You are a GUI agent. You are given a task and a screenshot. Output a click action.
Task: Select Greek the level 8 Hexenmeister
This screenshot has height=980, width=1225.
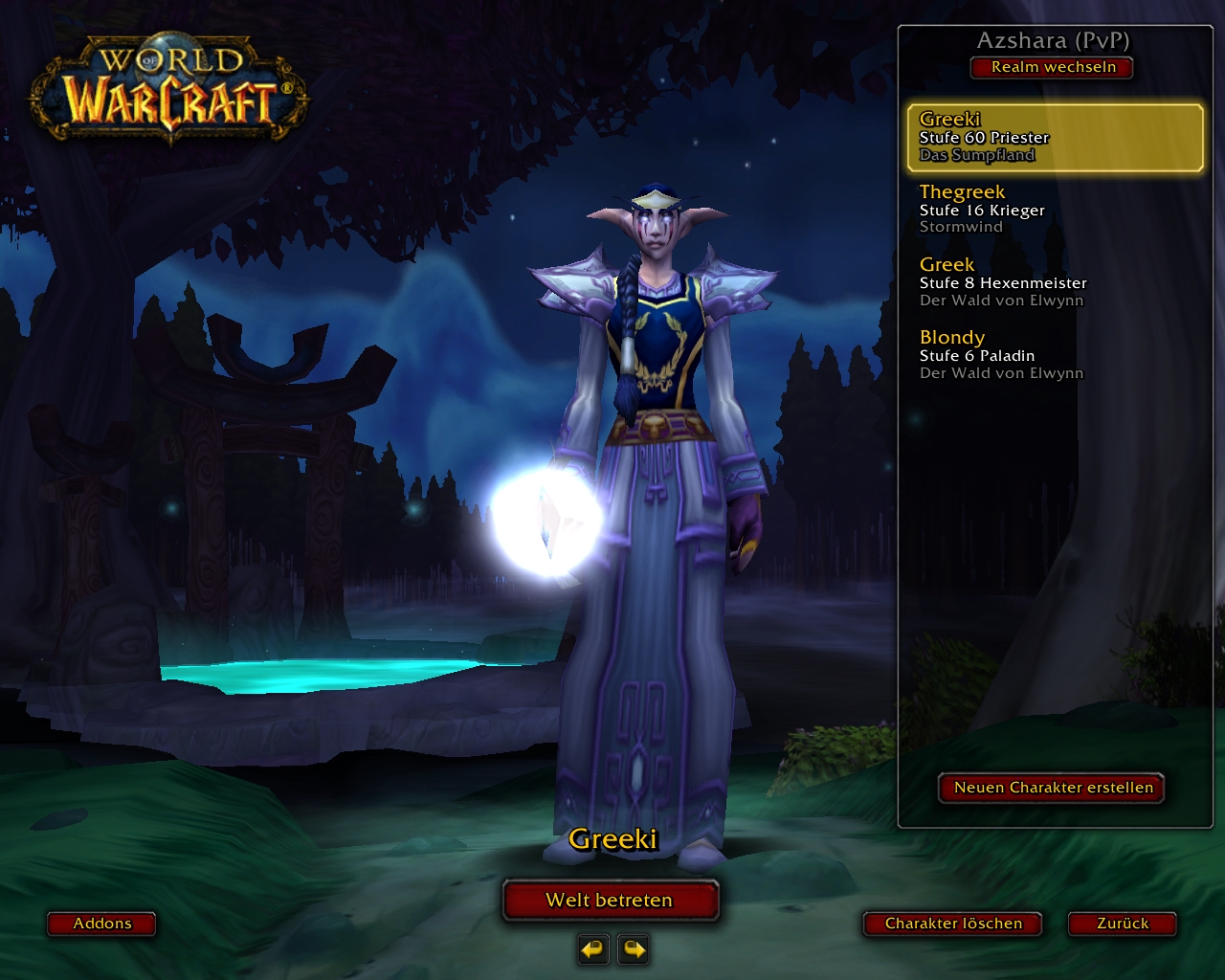1053,282
